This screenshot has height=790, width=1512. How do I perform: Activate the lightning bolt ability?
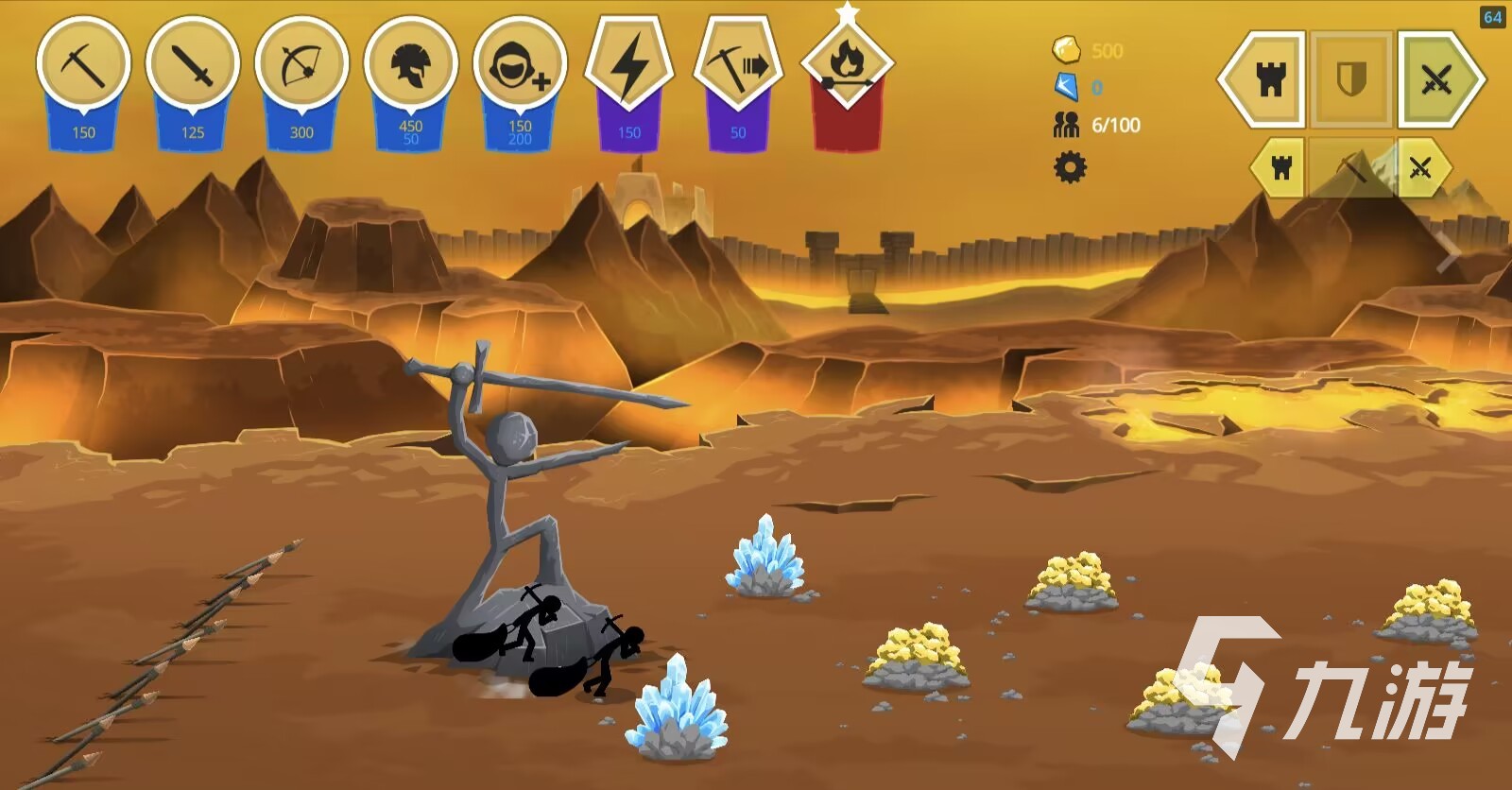(628, 64)
